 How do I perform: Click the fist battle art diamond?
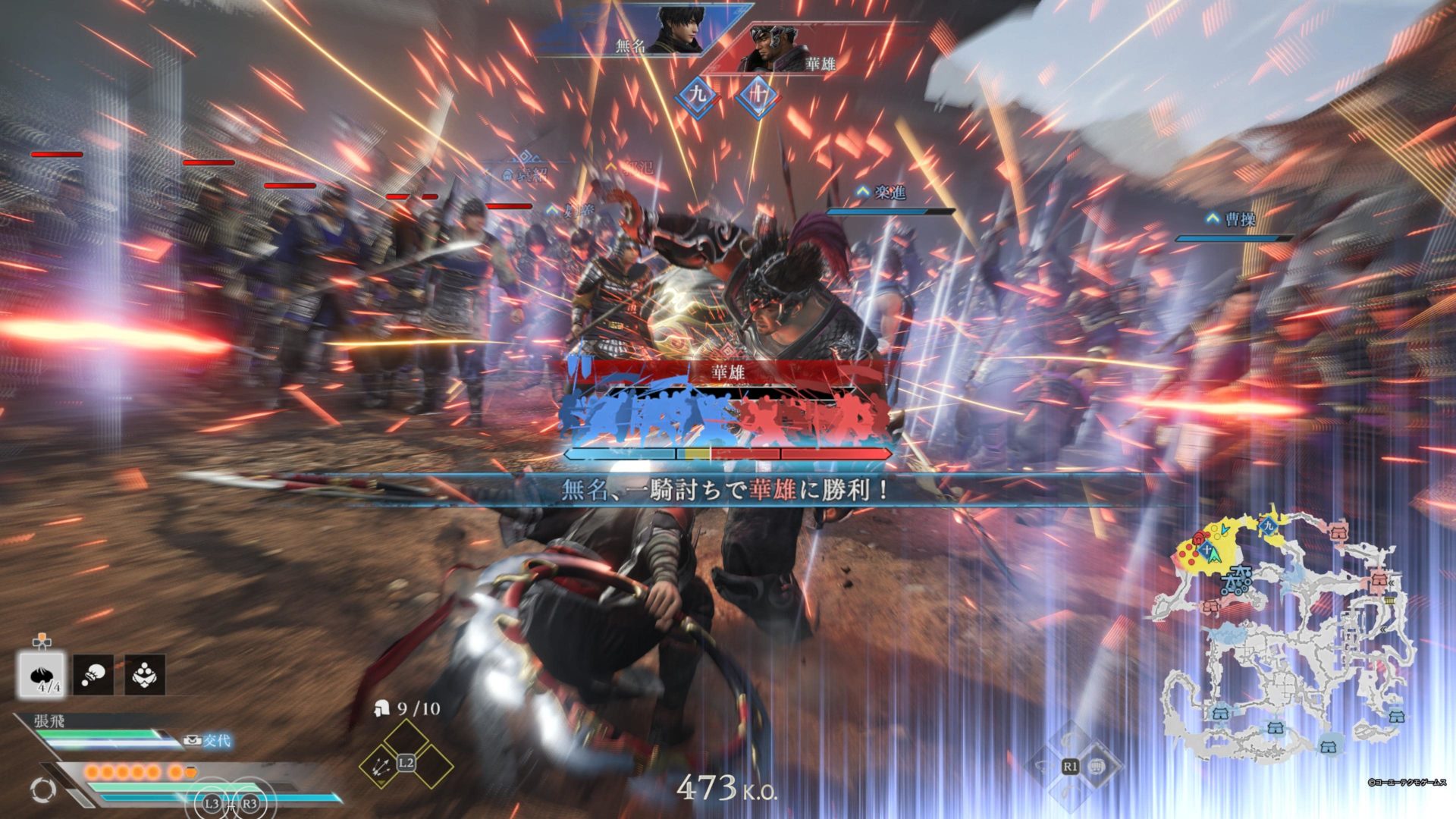pyautogui.click(x=1096, y=767)
